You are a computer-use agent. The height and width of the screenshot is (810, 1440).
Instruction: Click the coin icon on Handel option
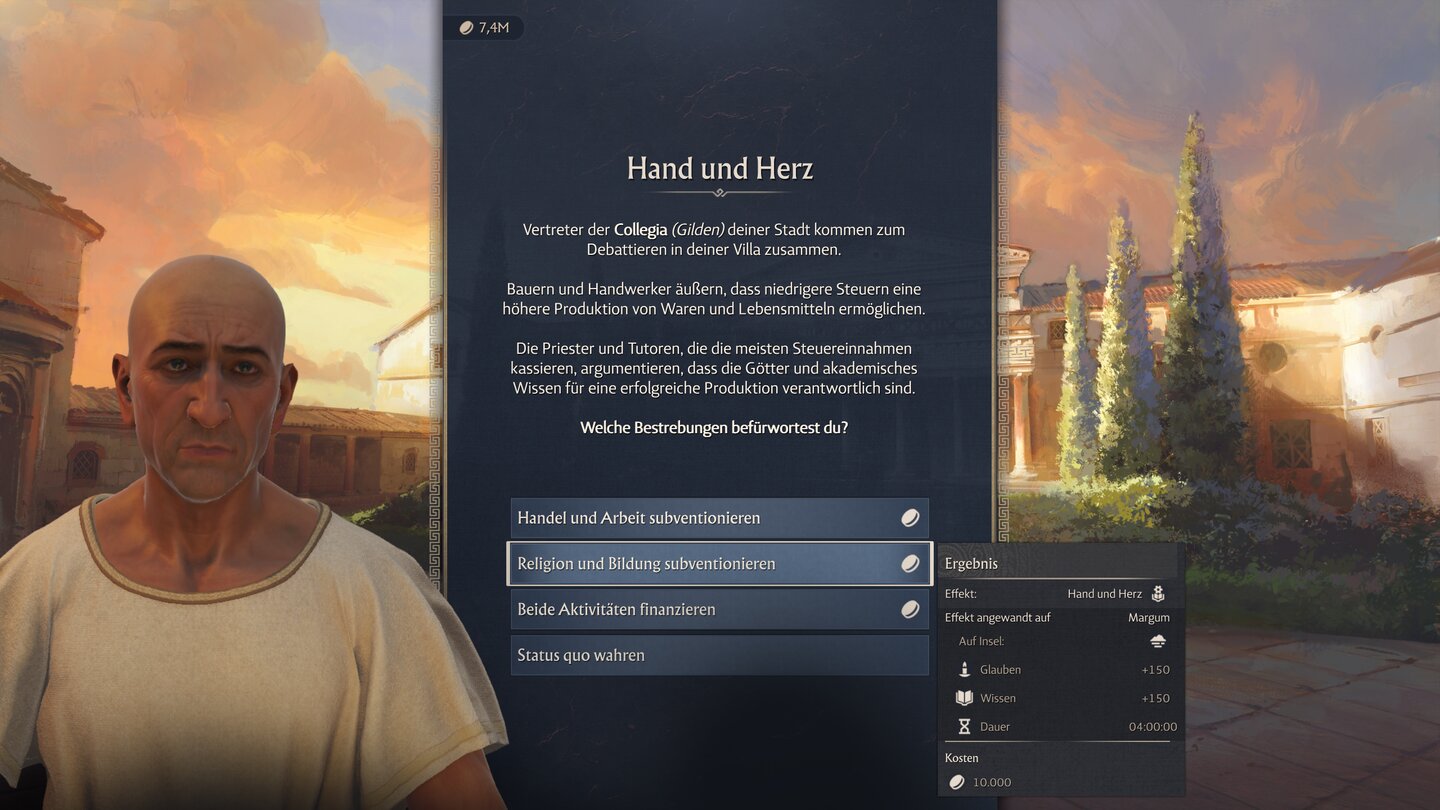(910, 518)
